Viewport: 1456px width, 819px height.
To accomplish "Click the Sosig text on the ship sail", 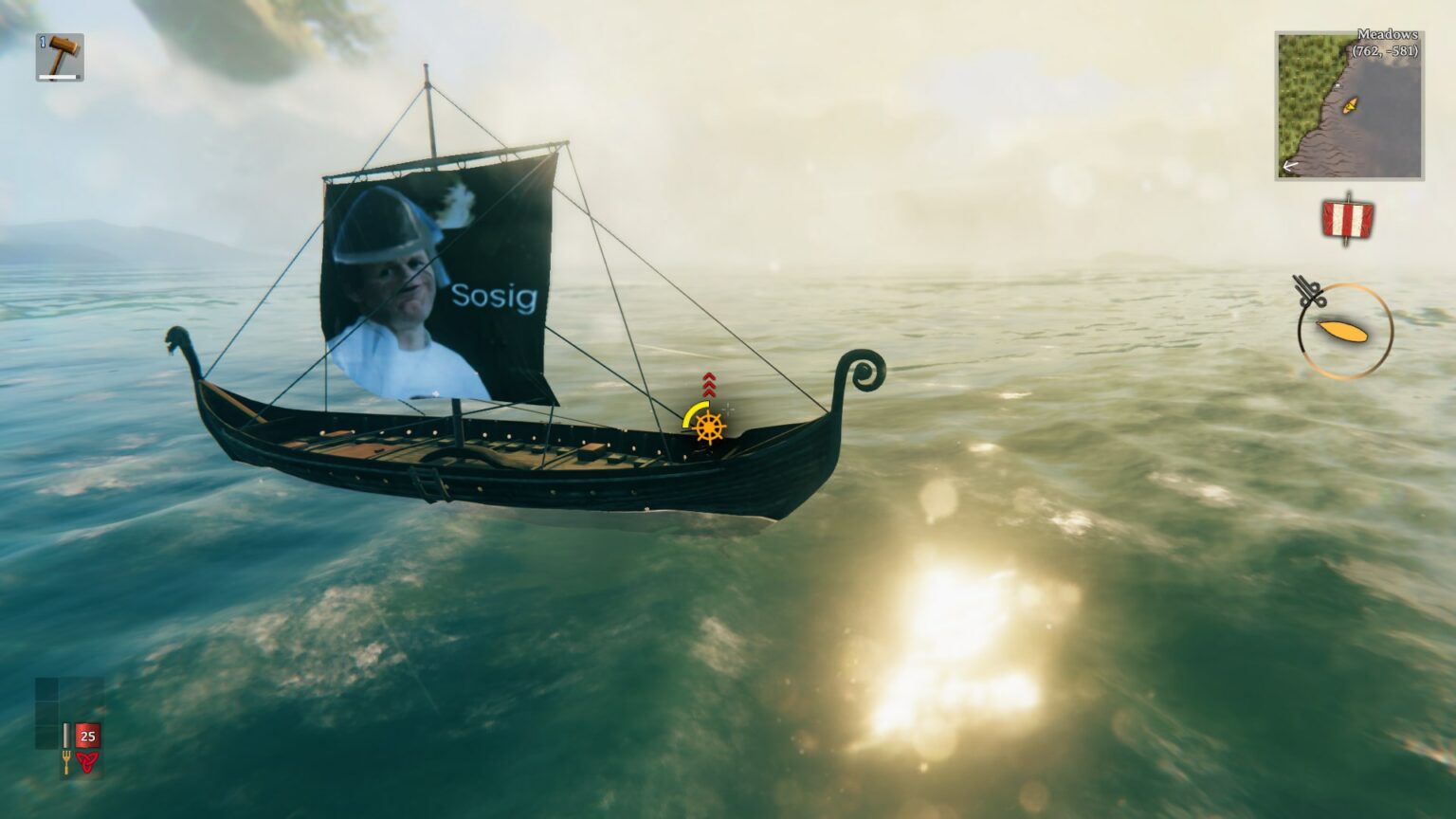I will click(494, 298).
